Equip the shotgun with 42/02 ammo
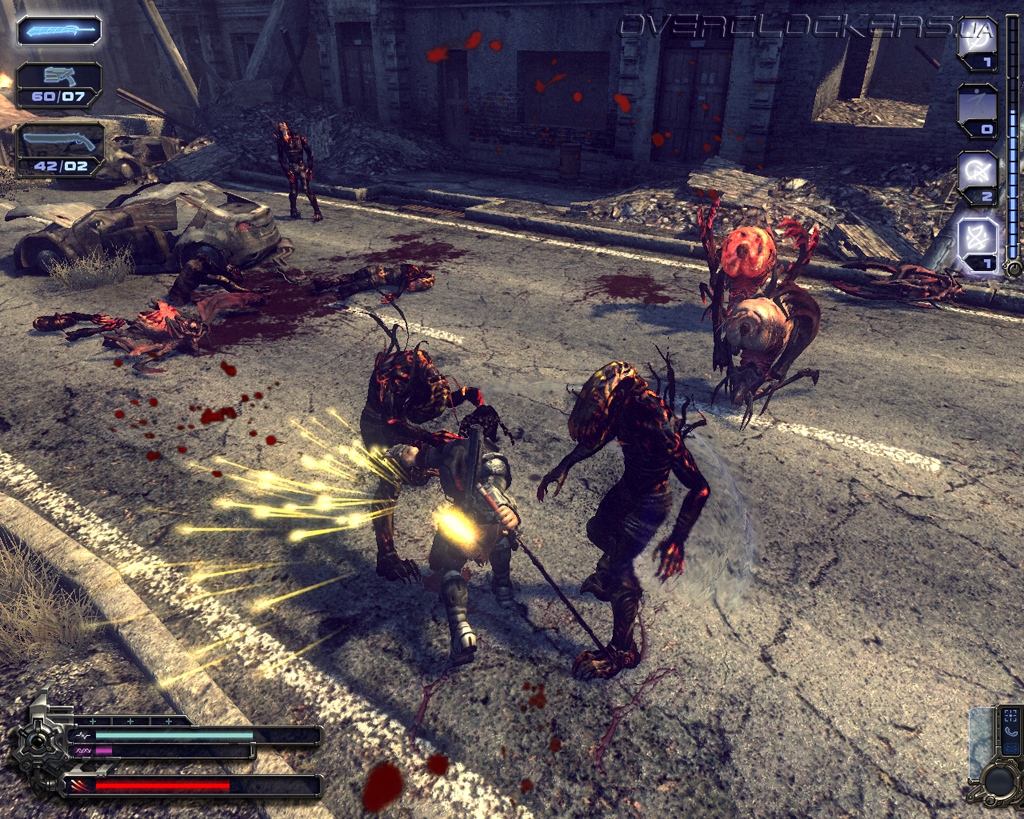This screenshot has width=1024, height=819. 60,150
